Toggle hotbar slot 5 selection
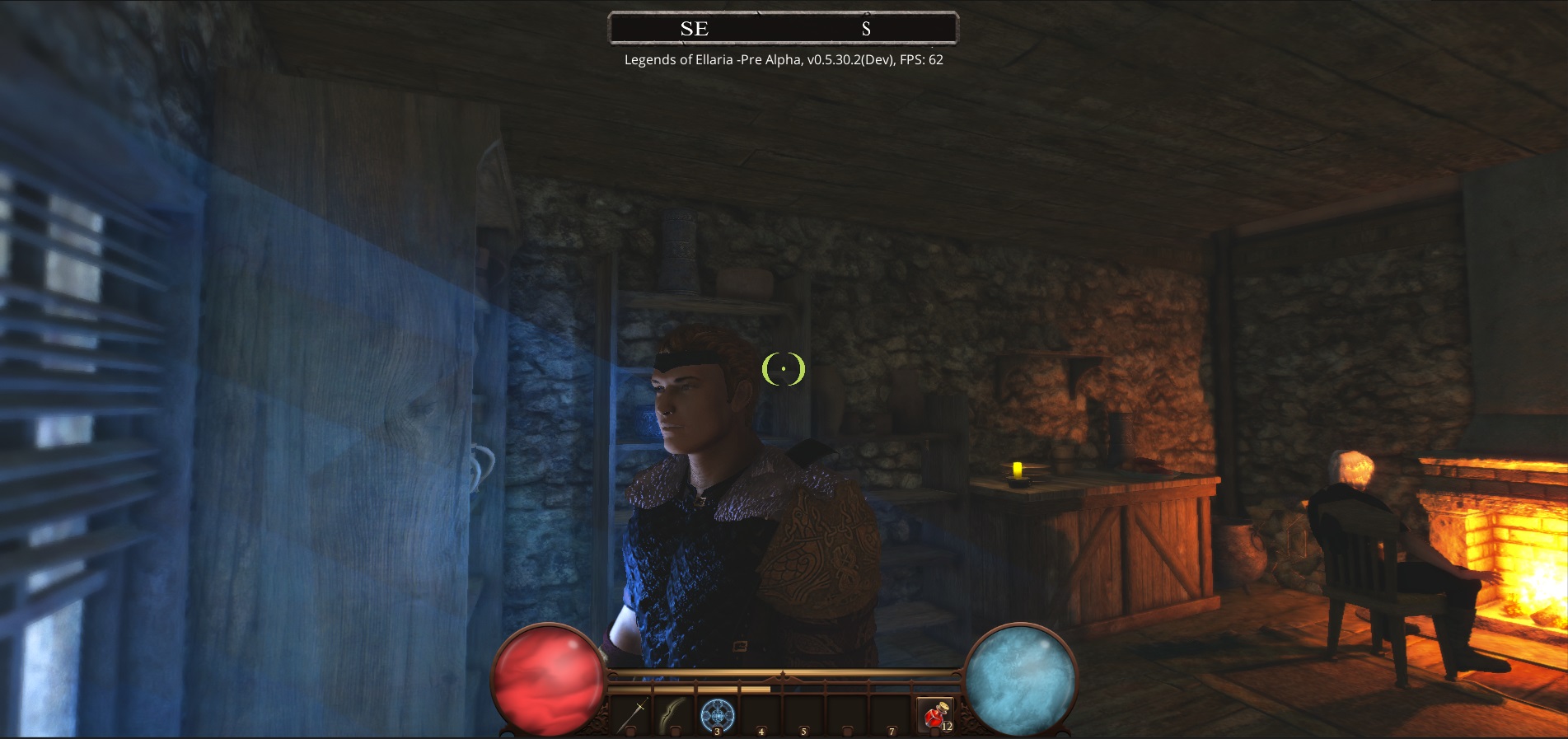 tap(803, 715)
